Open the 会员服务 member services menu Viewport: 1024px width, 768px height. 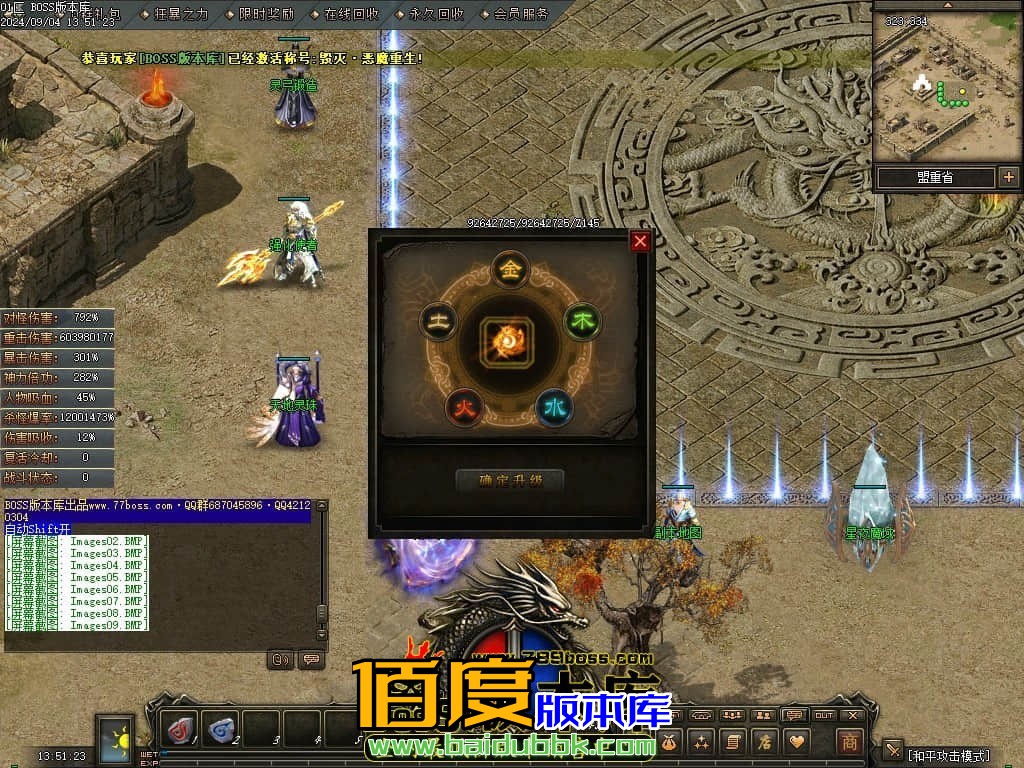coord(521,14)
